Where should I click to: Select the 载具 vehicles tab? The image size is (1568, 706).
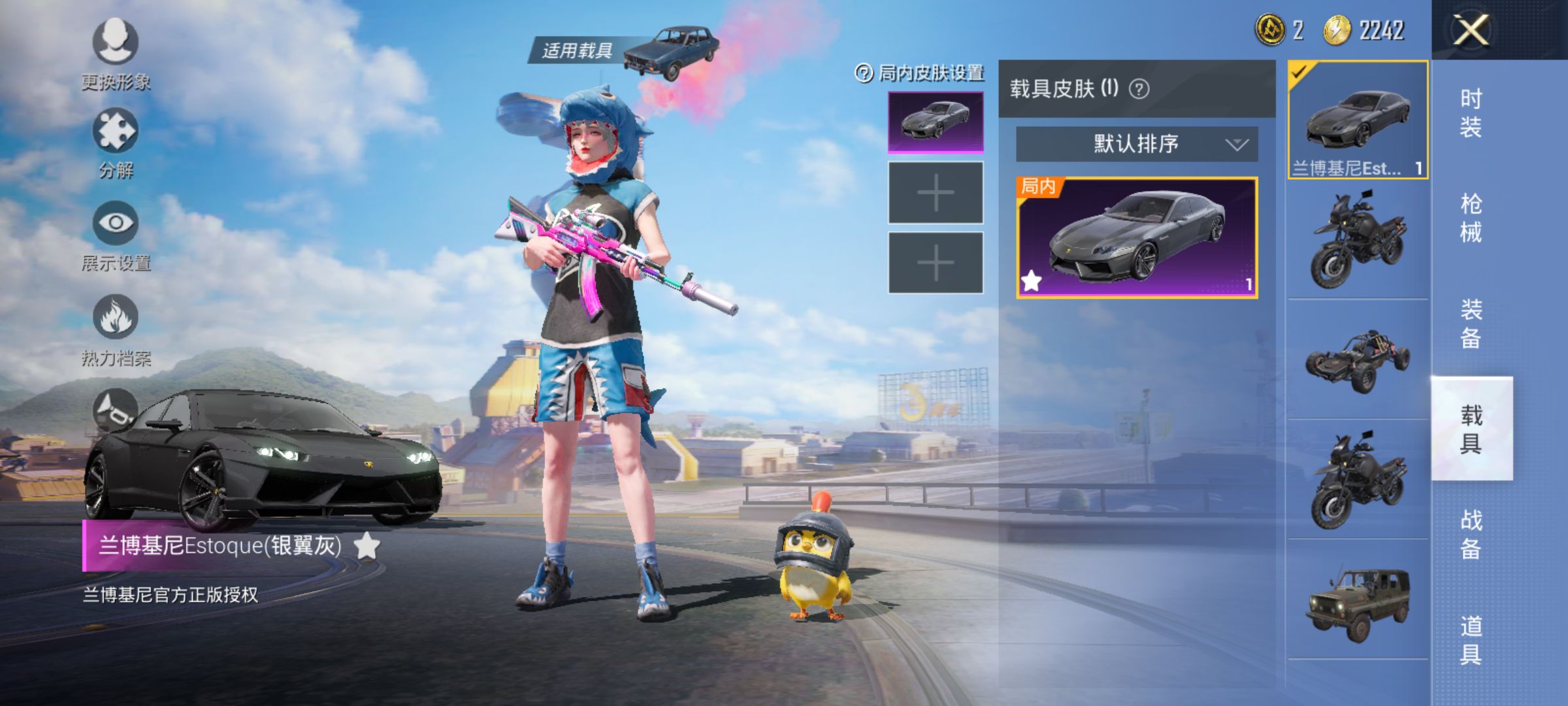(x=1471, y=429)
